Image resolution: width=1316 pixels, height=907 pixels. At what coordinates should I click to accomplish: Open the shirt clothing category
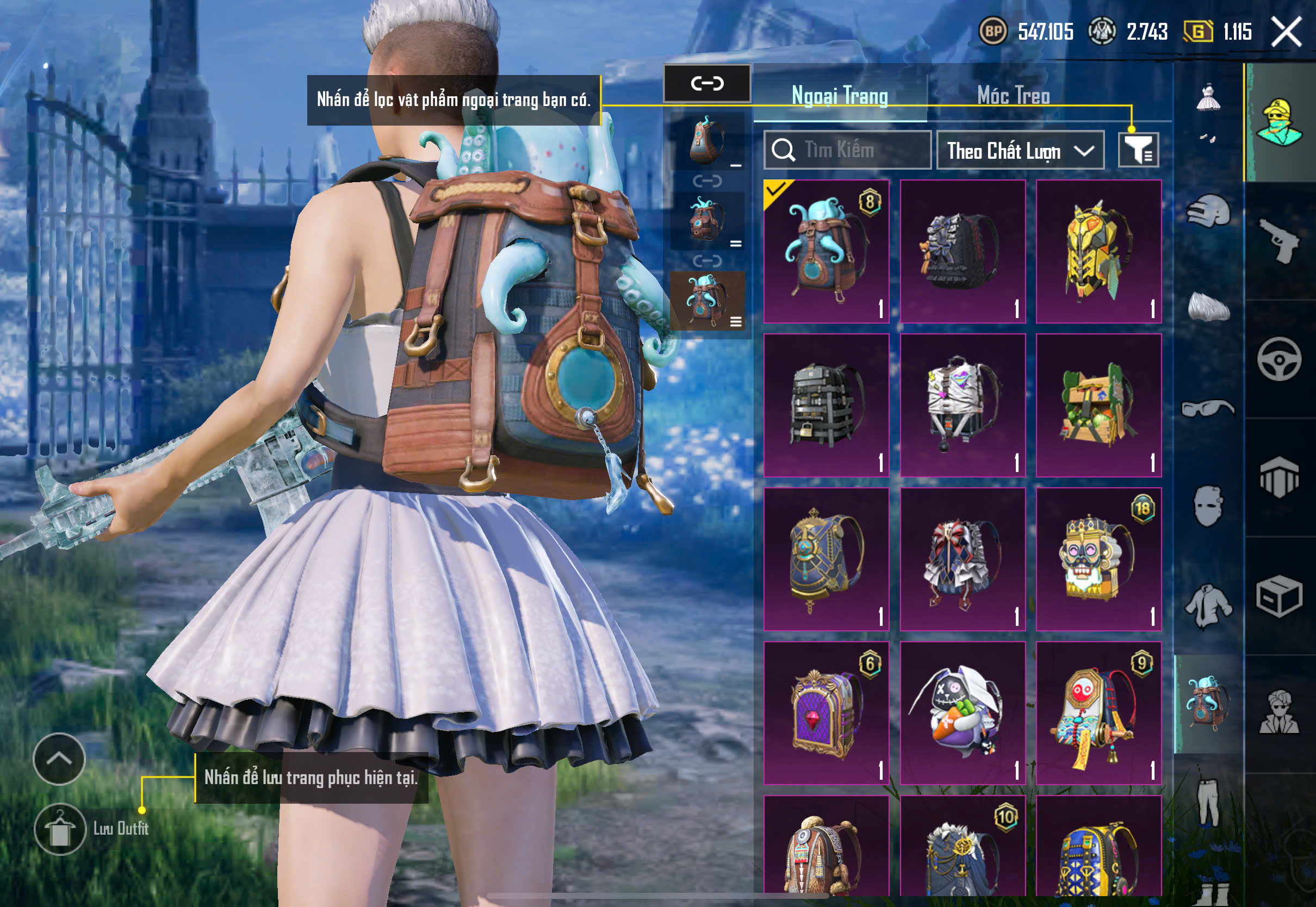click(x=1208, y=606)
